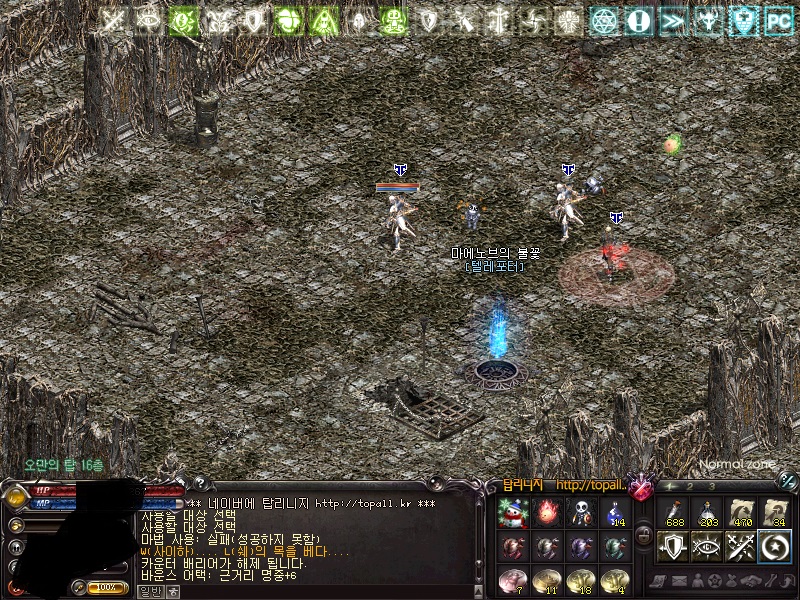800x600 pixels.
Task: Use the scroll stacked at 470
Action: pyautogui.click(x=741, y=513)
